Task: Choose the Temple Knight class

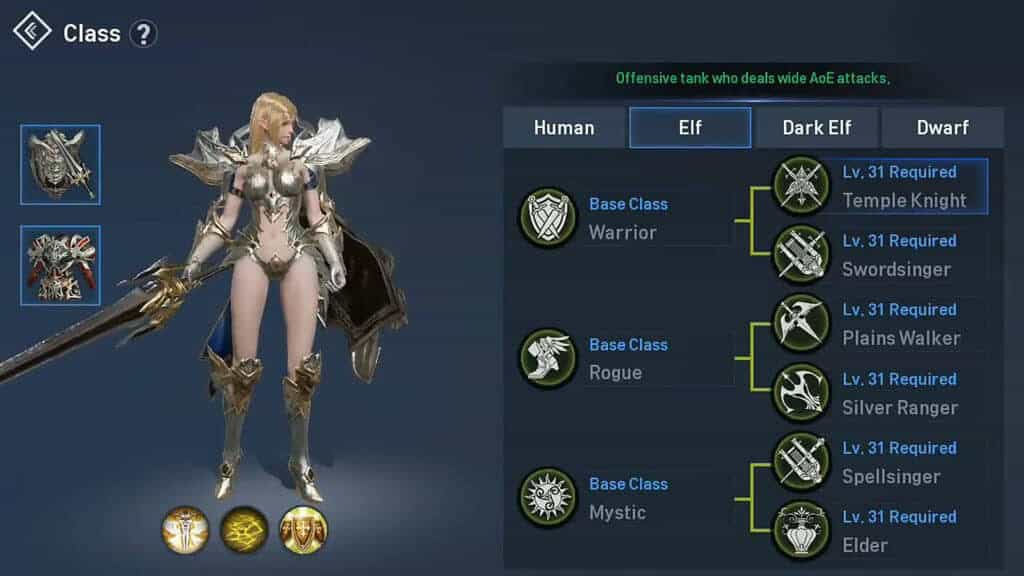Action: (x=880, y=186)
